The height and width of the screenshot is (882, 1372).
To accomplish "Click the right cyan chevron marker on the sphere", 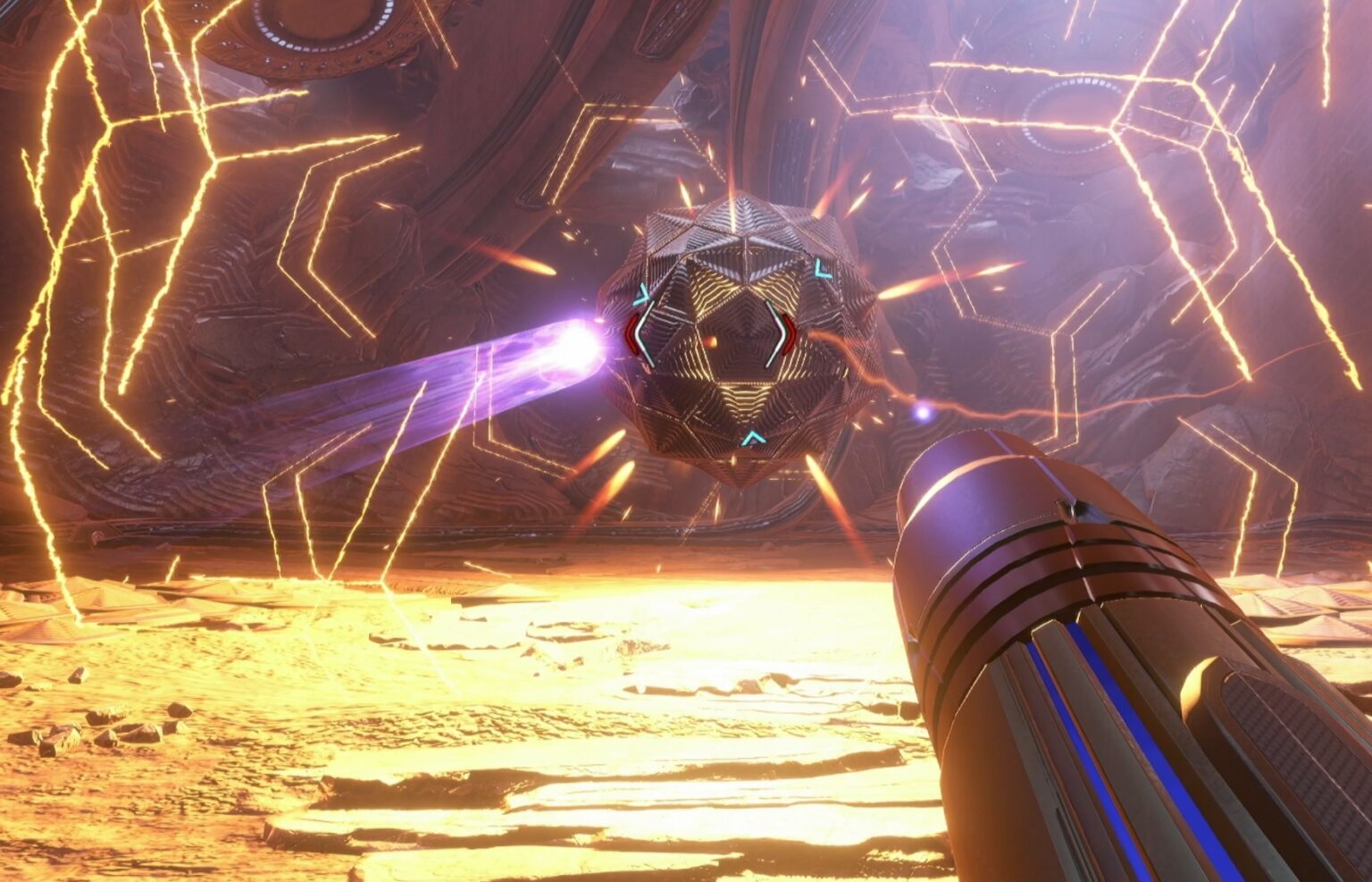I will (x=820, y=267).
